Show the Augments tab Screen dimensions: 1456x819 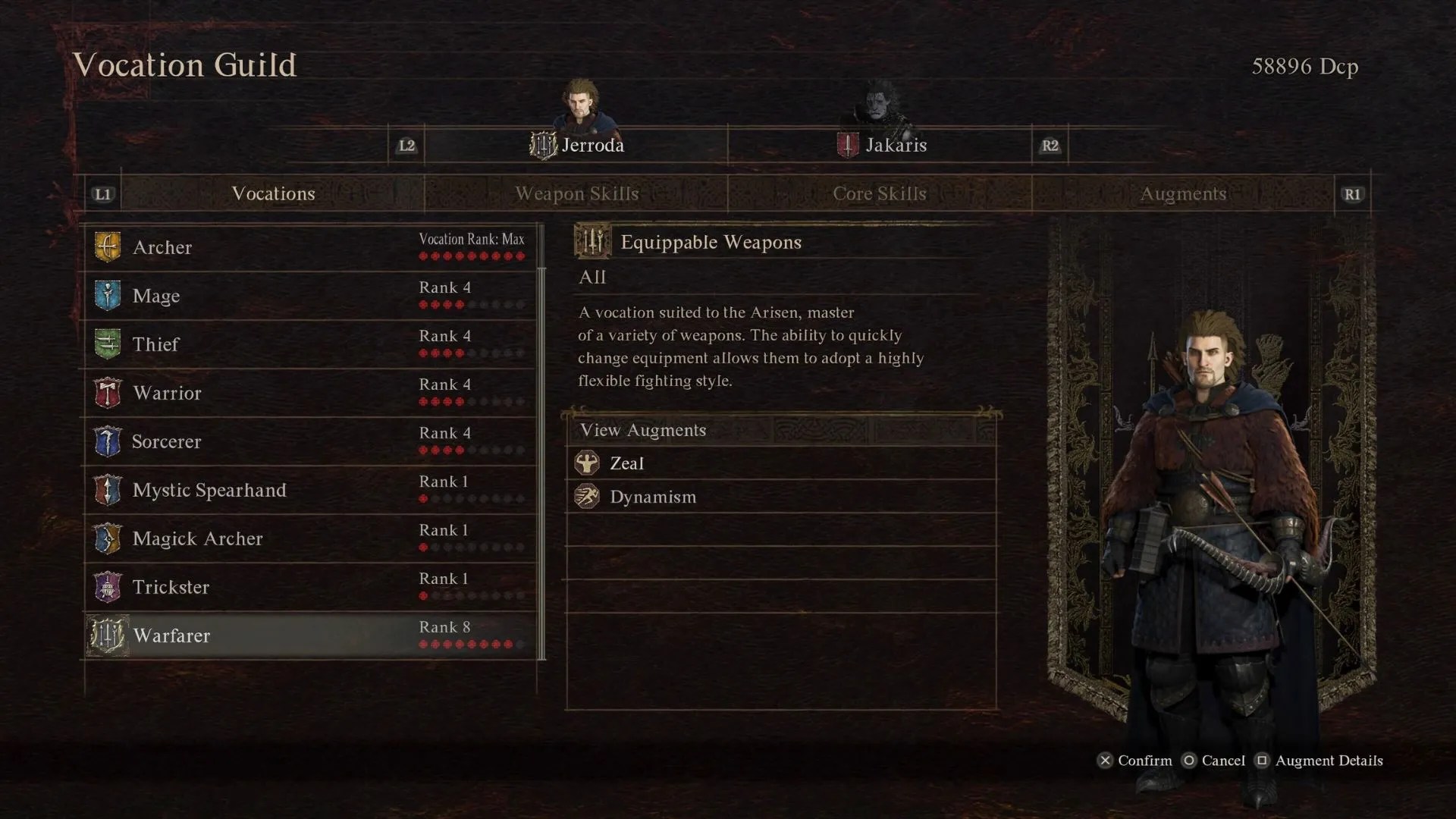click(x=1183, y=193)
